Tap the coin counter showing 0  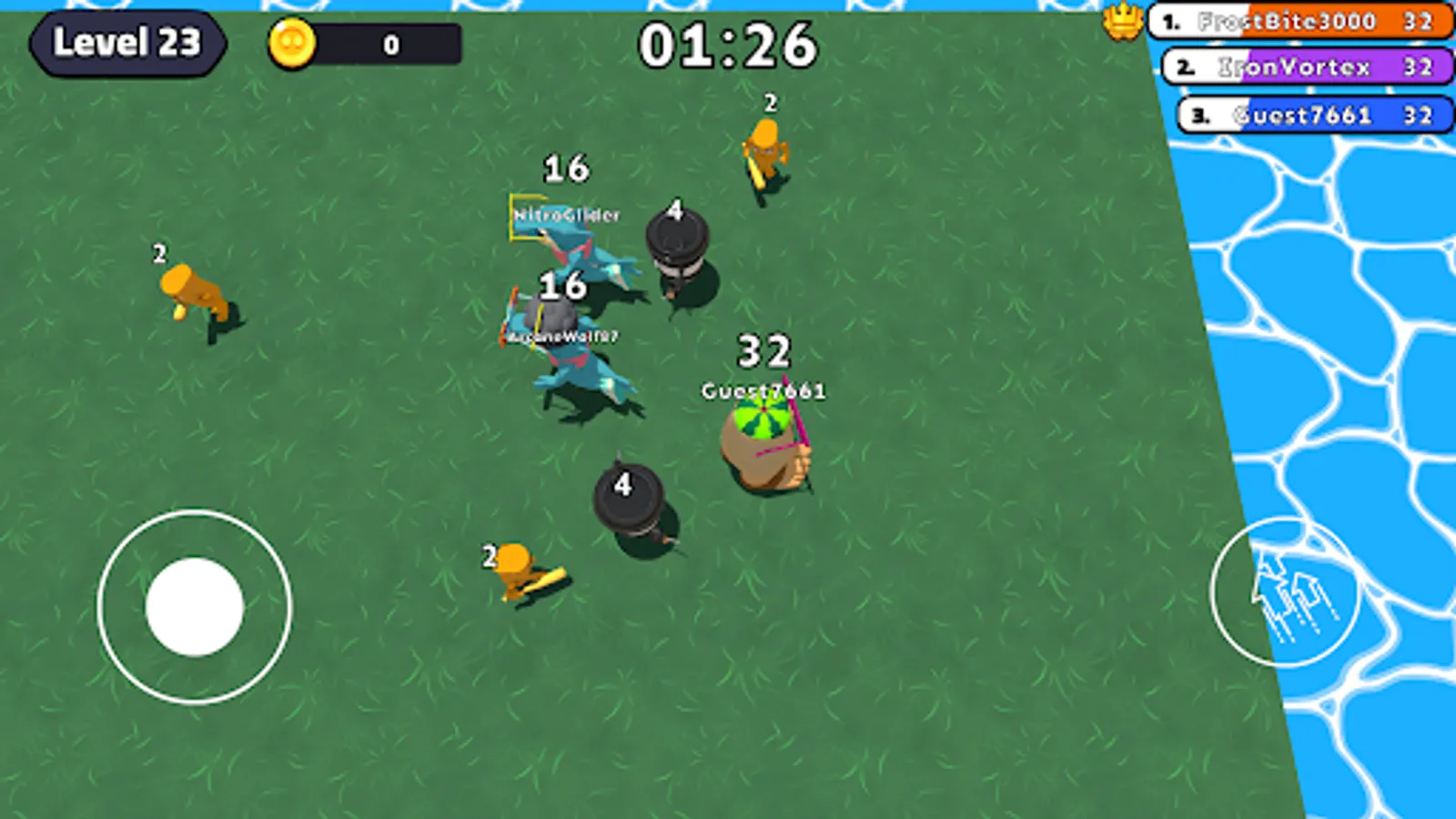click(x=391, y=44)
